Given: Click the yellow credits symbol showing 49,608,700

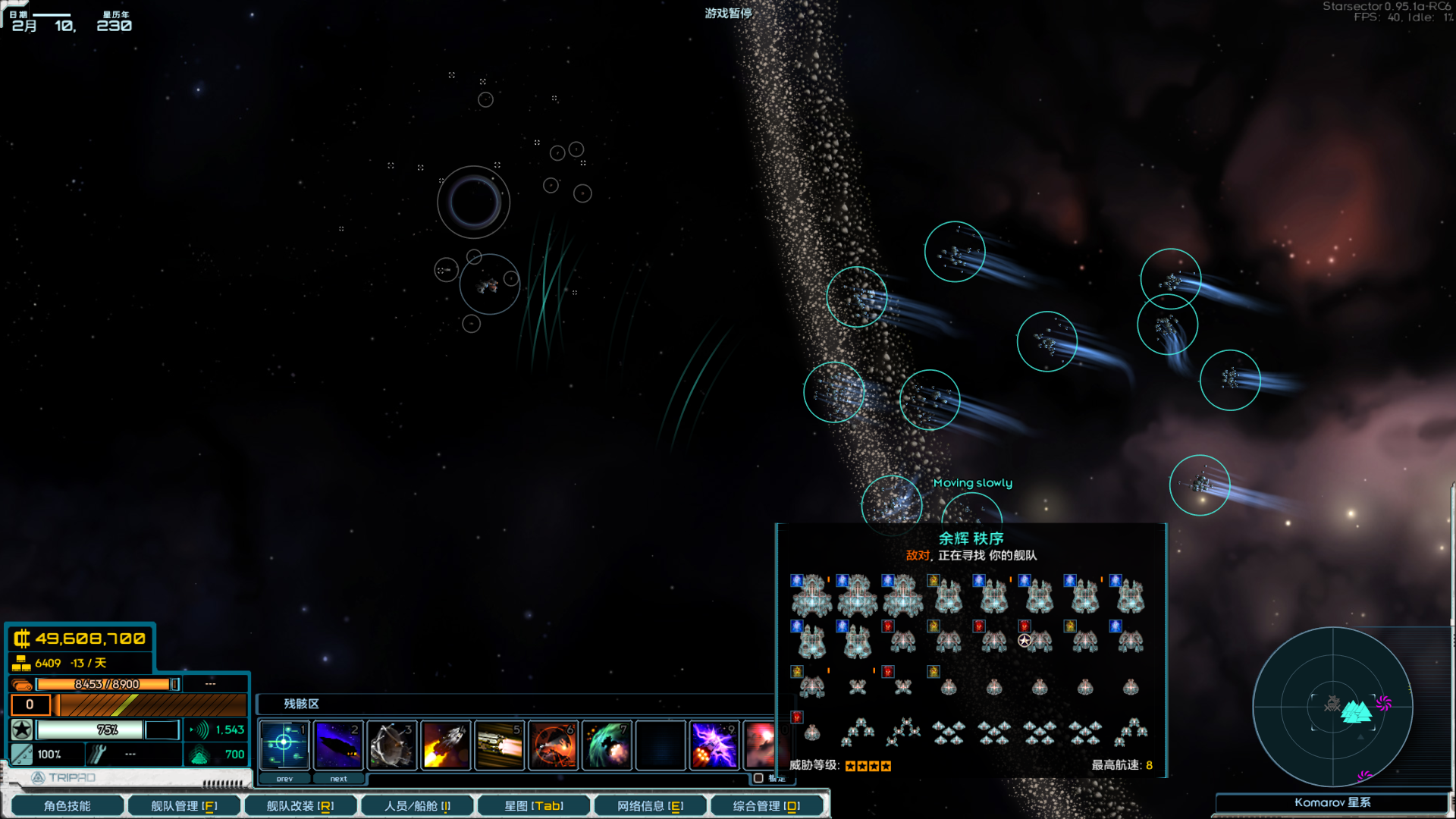Looking at the screenshot, I should click(23, 639).
